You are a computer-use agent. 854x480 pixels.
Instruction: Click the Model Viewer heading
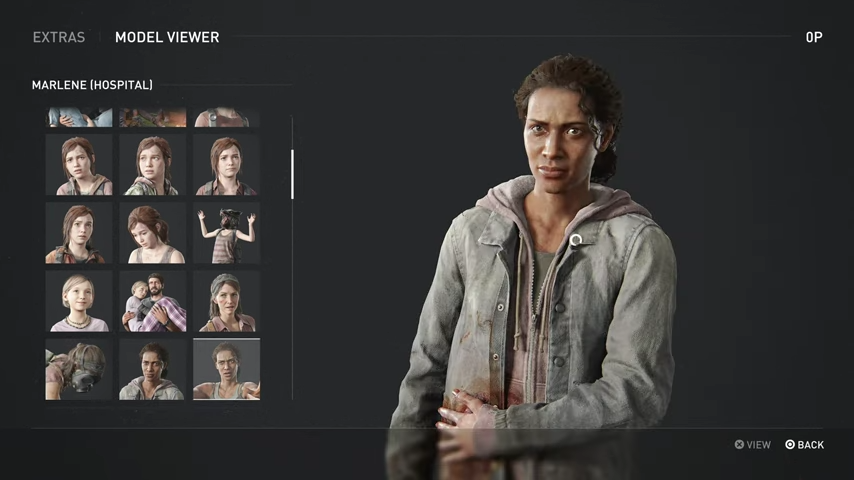pos(167,37)
